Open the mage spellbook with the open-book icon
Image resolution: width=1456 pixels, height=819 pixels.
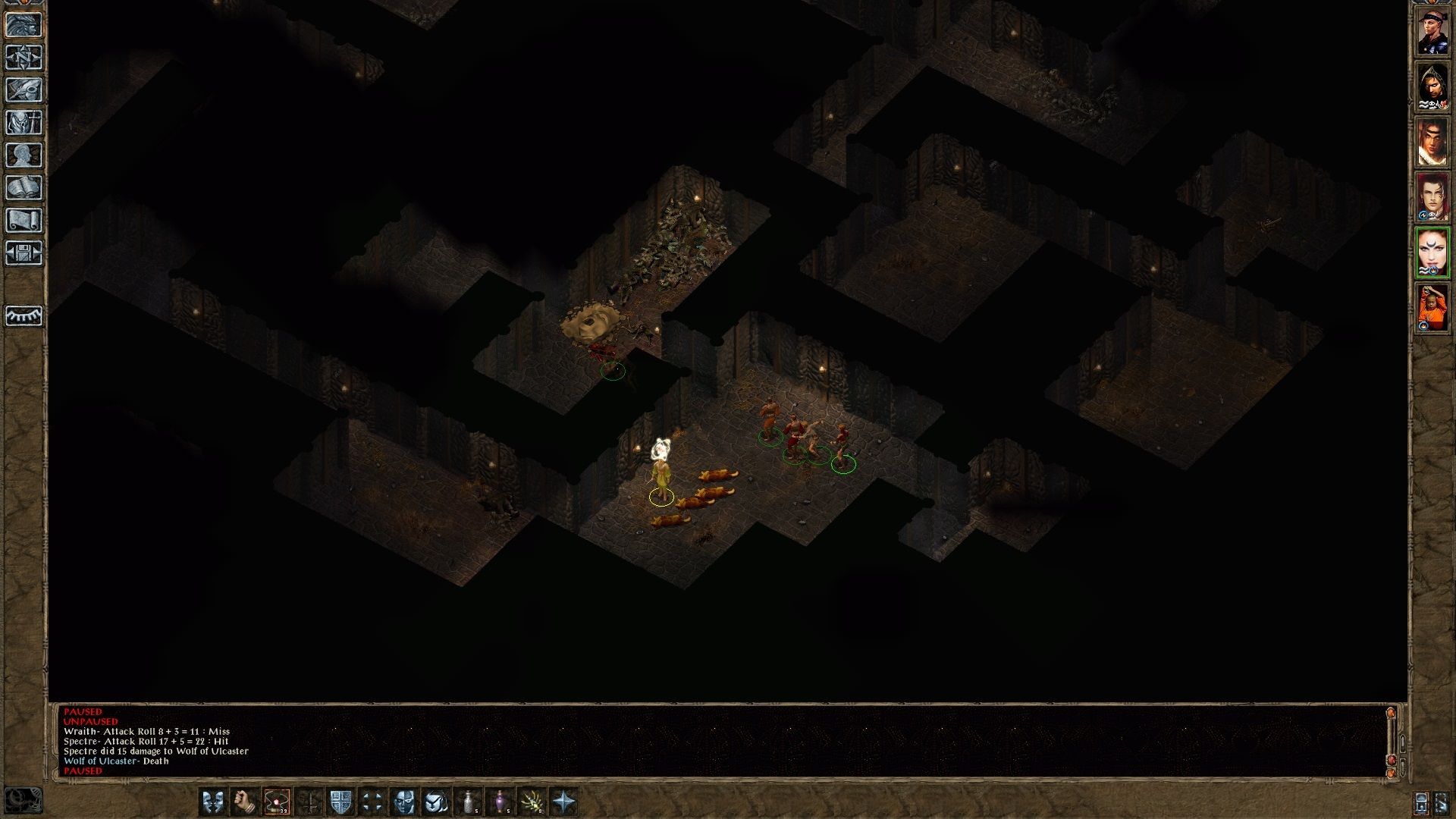click(x=24, y=188)
